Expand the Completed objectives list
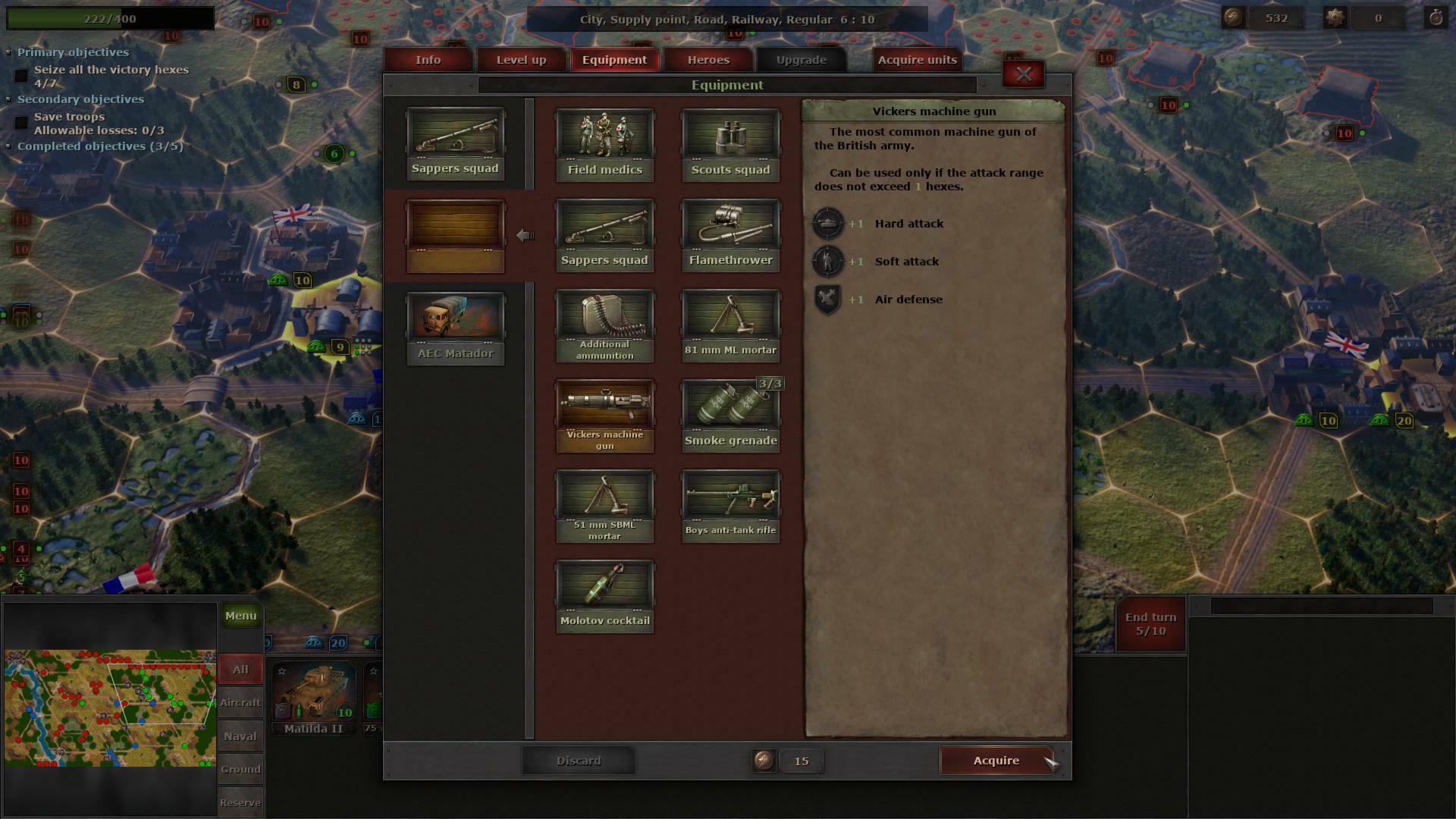Viewport: 1456px width, 819px height. pyautogui.click(x=8, y=146)
